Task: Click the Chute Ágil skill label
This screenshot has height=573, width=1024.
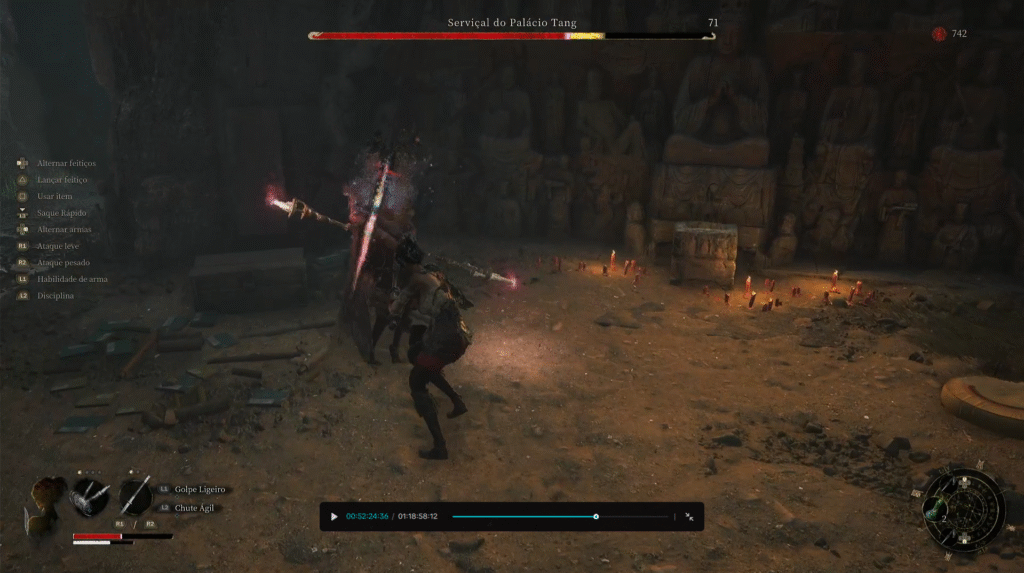Action: (195, 508)
